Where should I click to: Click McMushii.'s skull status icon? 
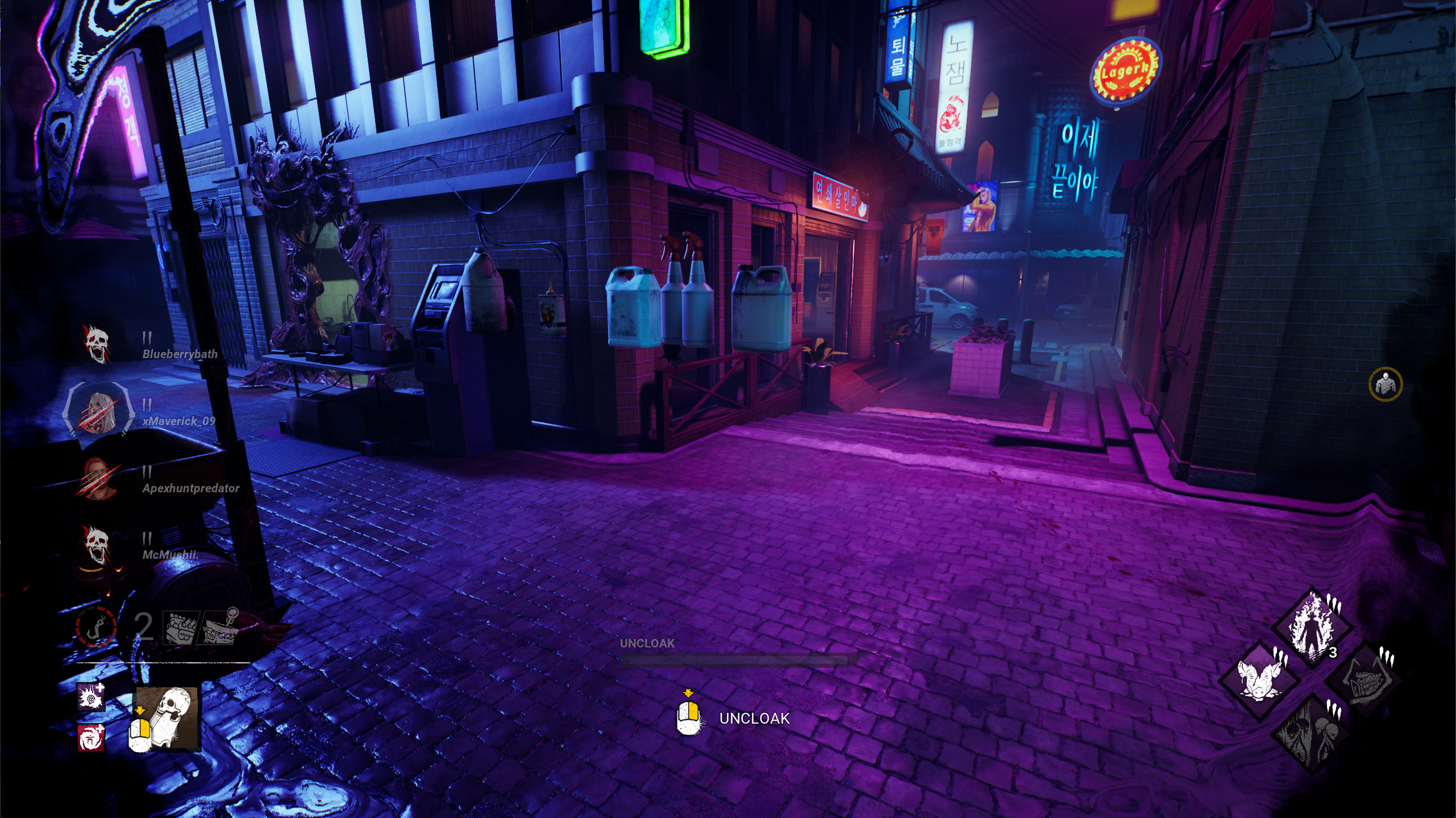point(97,545)
